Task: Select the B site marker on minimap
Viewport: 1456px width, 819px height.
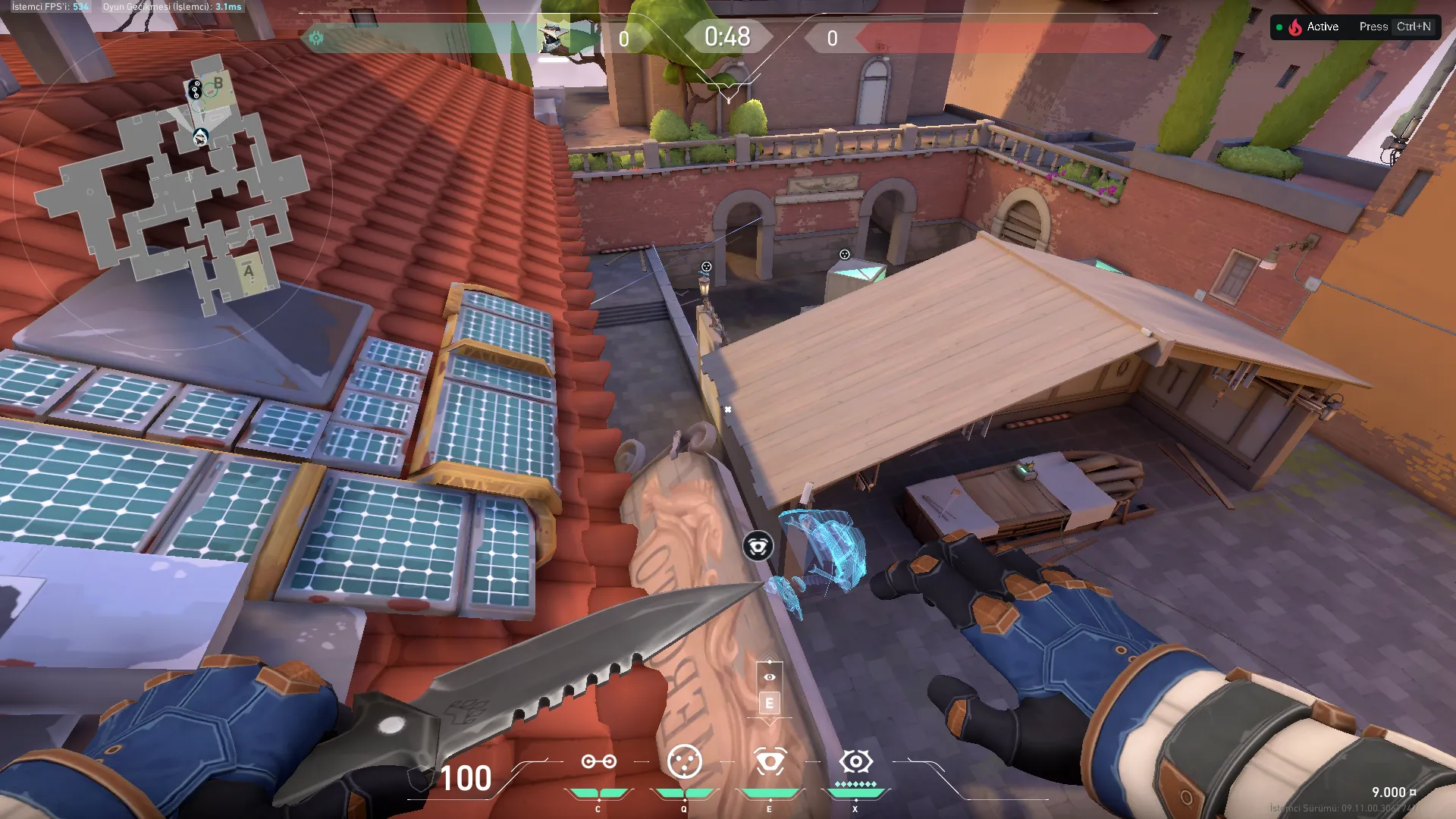Action: 218,83
